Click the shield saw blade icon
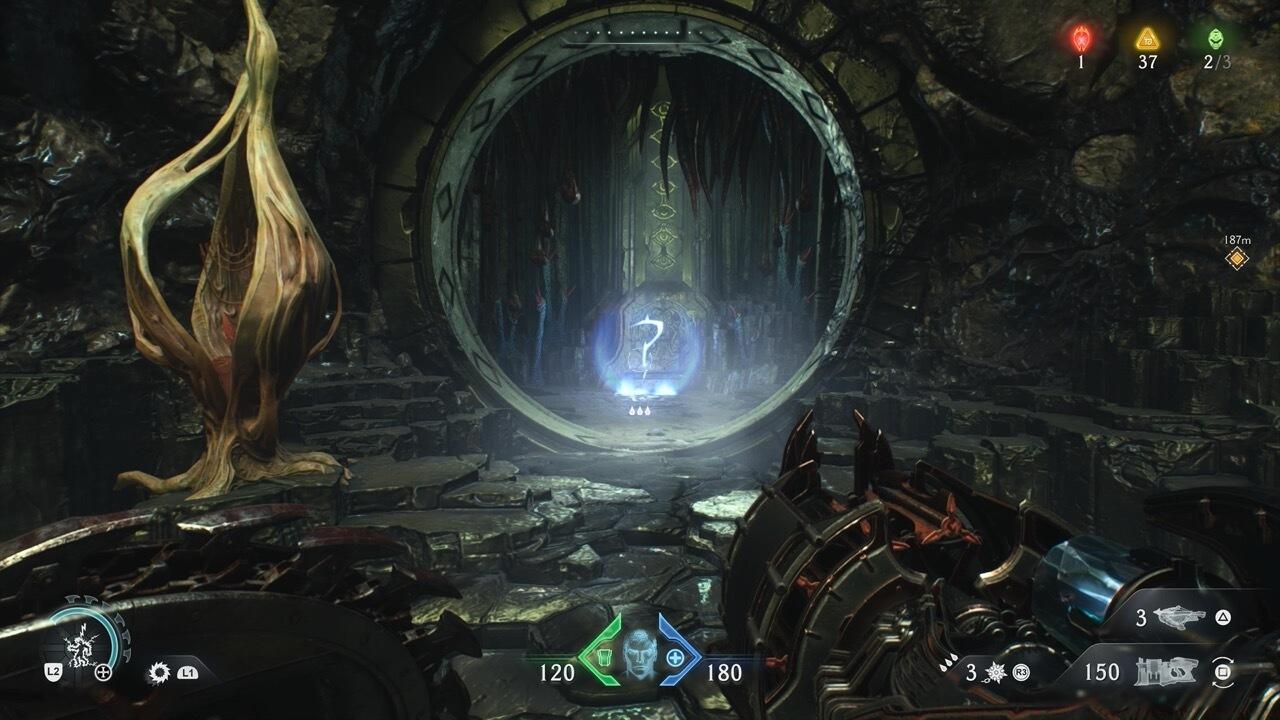The image size is (1280, 720). pos(158,673)
